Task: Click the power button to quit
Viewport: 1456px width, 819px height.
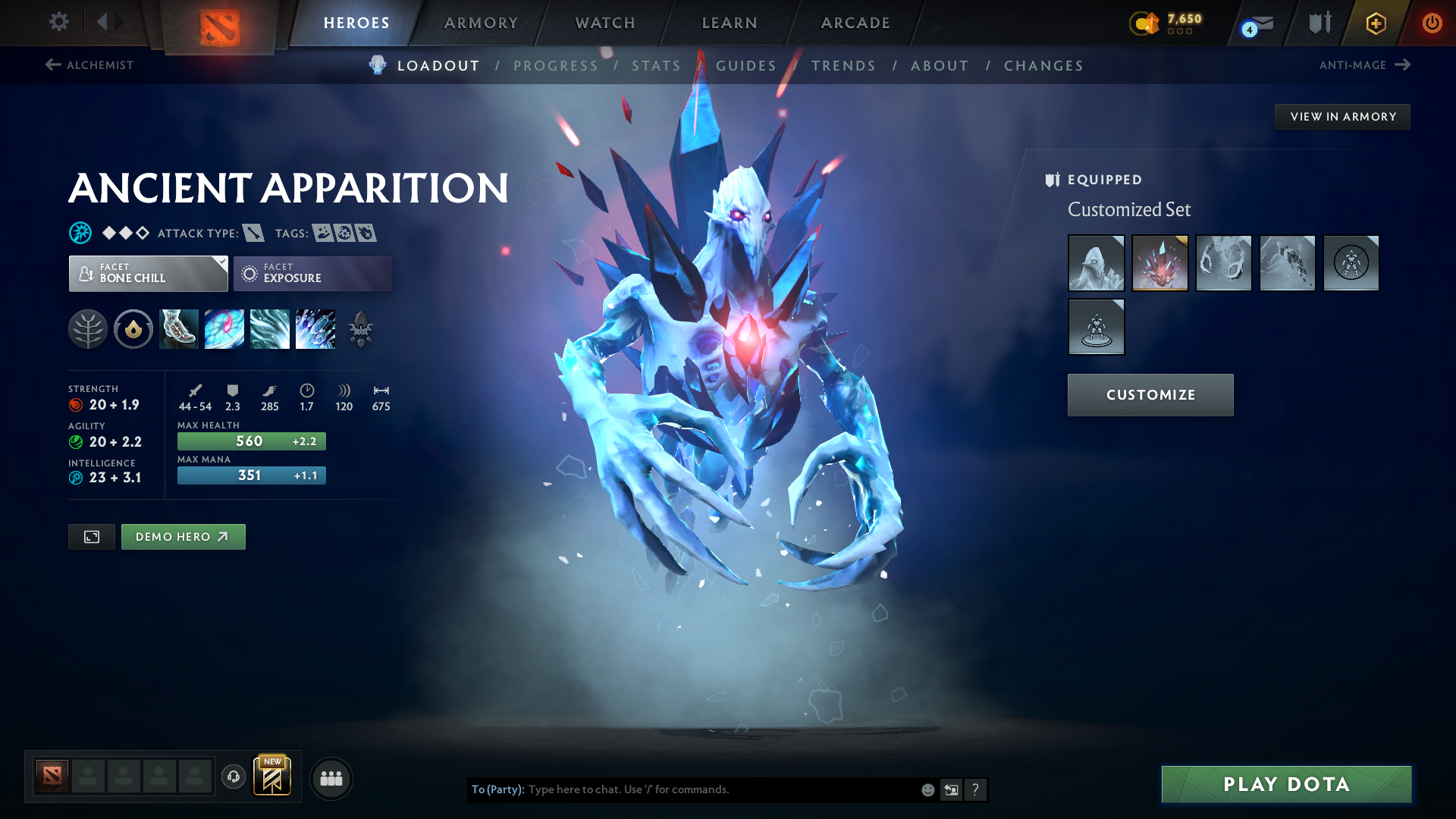Action: tap(1432, 23)
